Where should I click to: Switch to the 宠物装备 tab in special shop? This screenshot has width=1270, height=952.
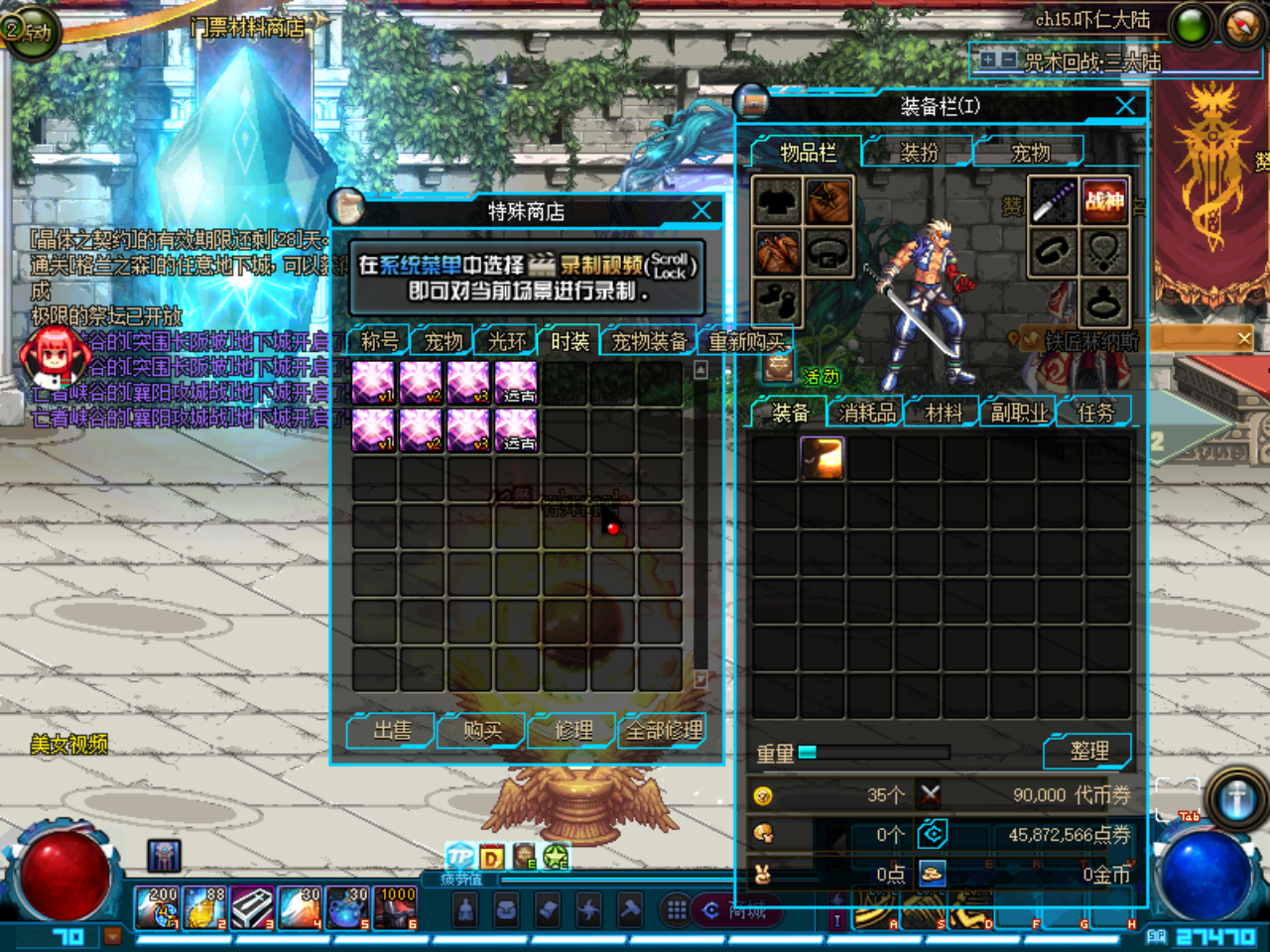click(x=647, y=339)
